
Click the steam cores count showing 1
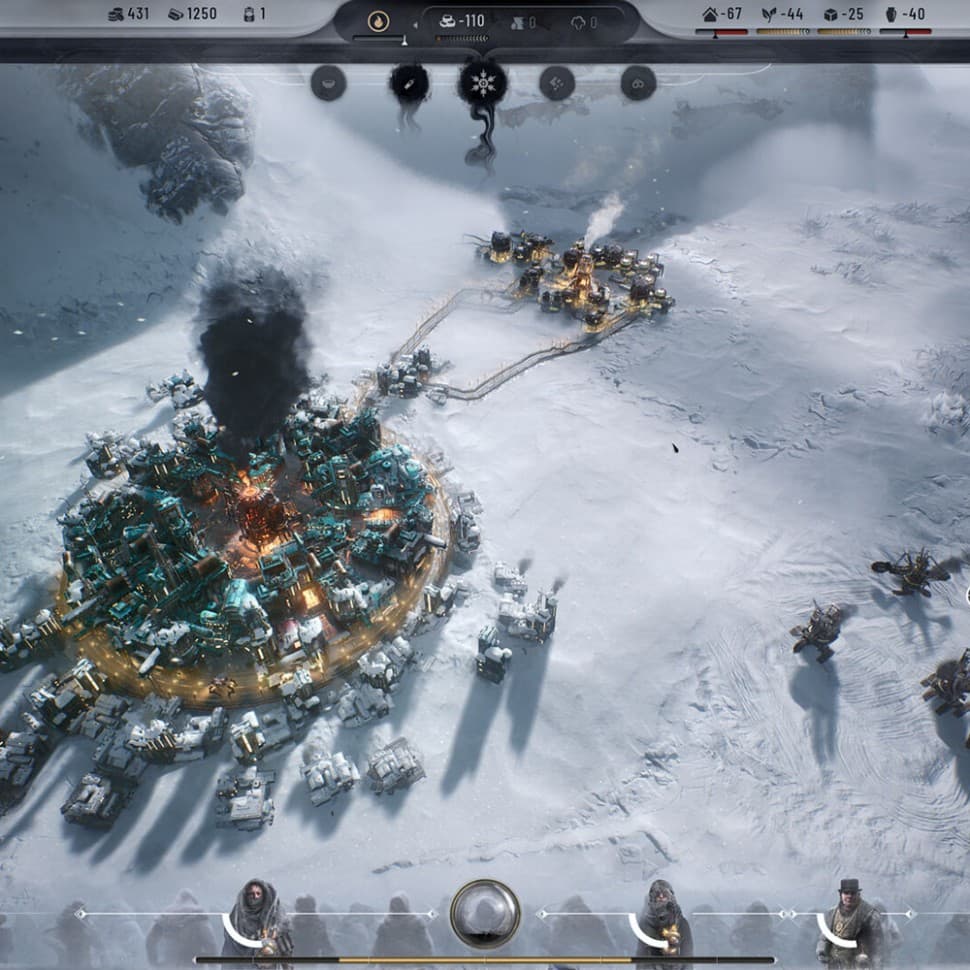pyautogui.click(x=254, y=15)
